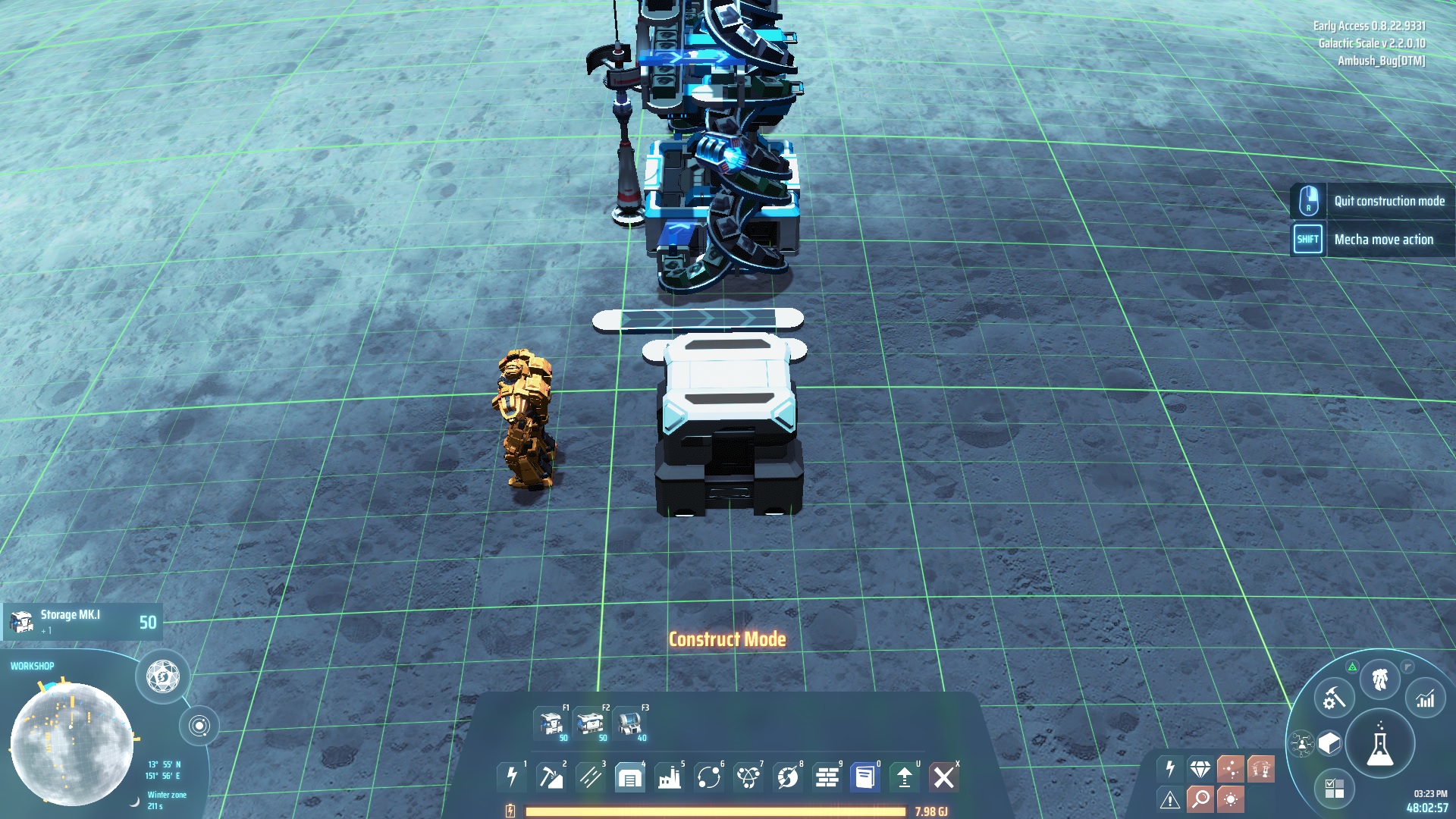Switch to the Logistics conveyor category tab
The image size is (1456, 819).
[x=591, y=777]
